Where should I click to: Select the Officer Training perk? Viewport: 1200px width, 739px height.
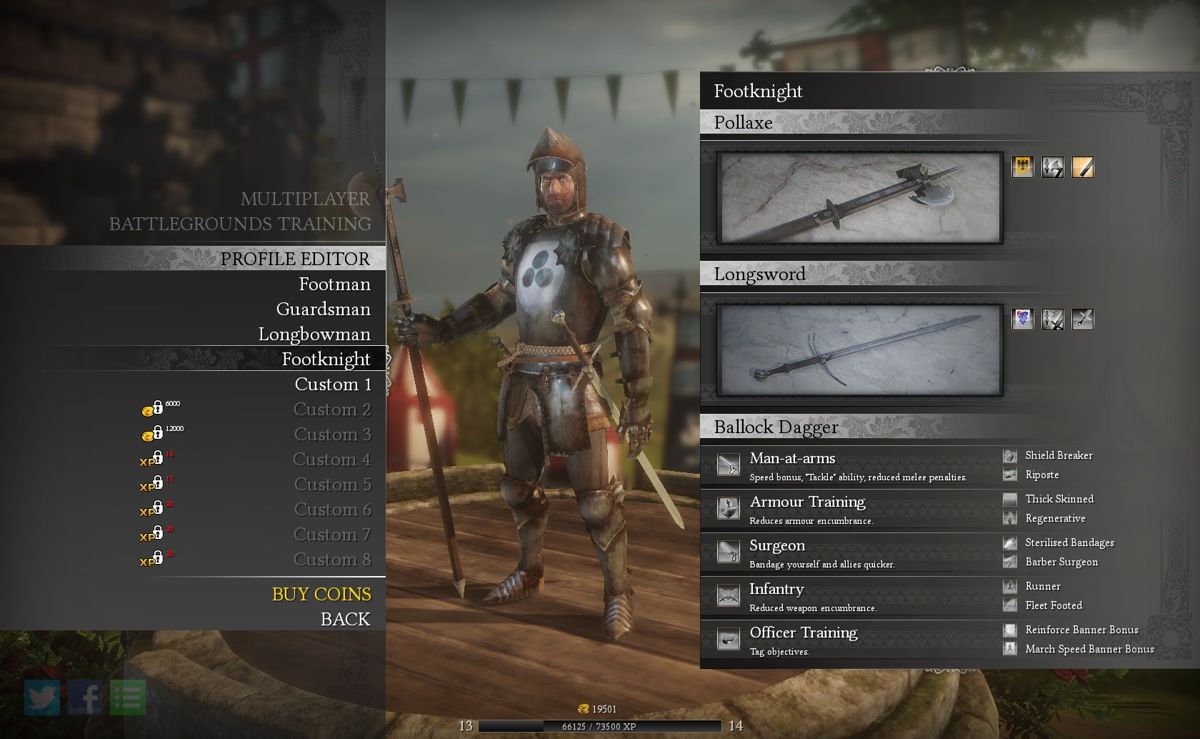[803, 633]
